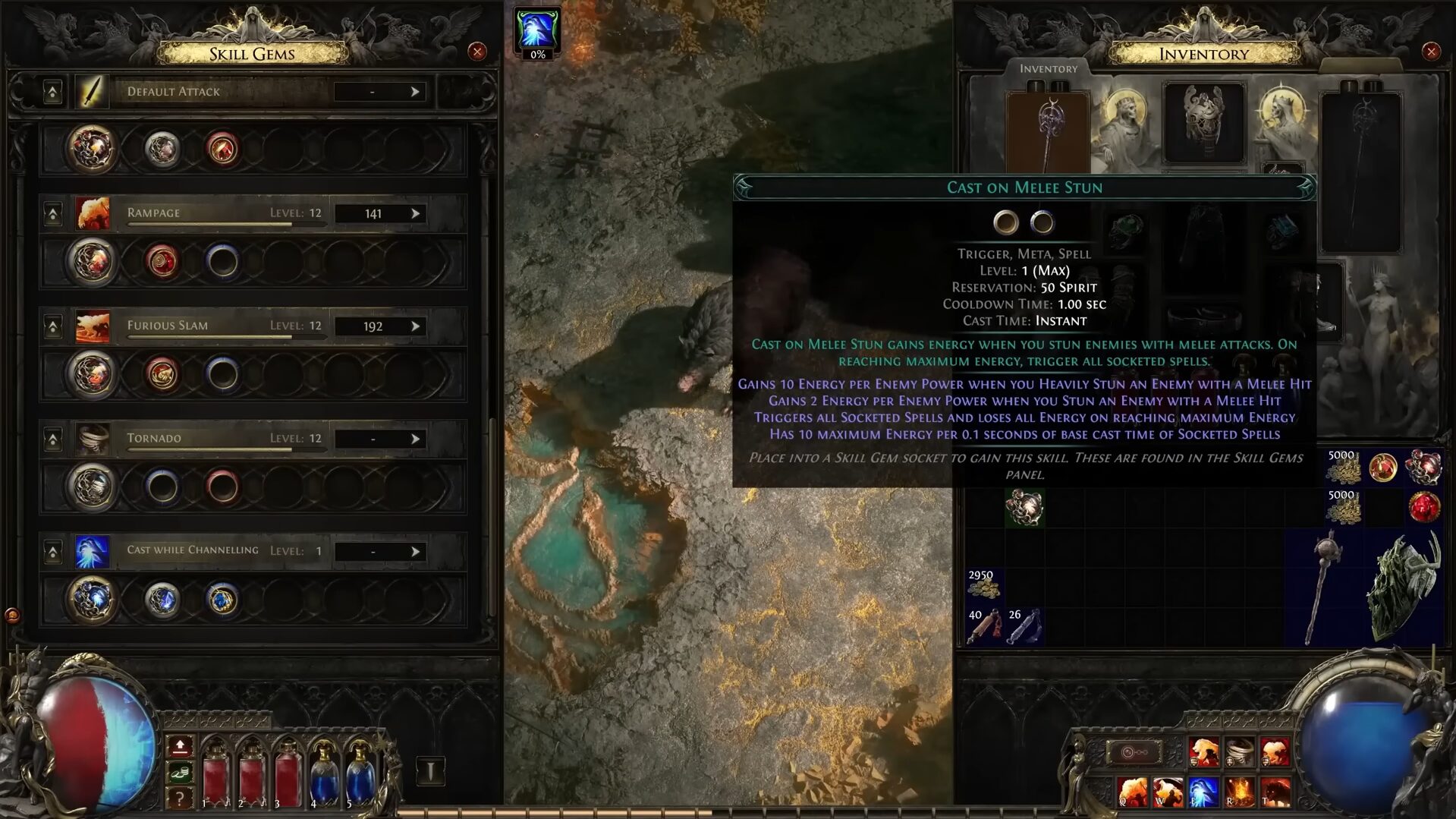This screenshot has width=1456, height=819.
Task: Click the Tornado skill gem icon
Action: point(93,438)
